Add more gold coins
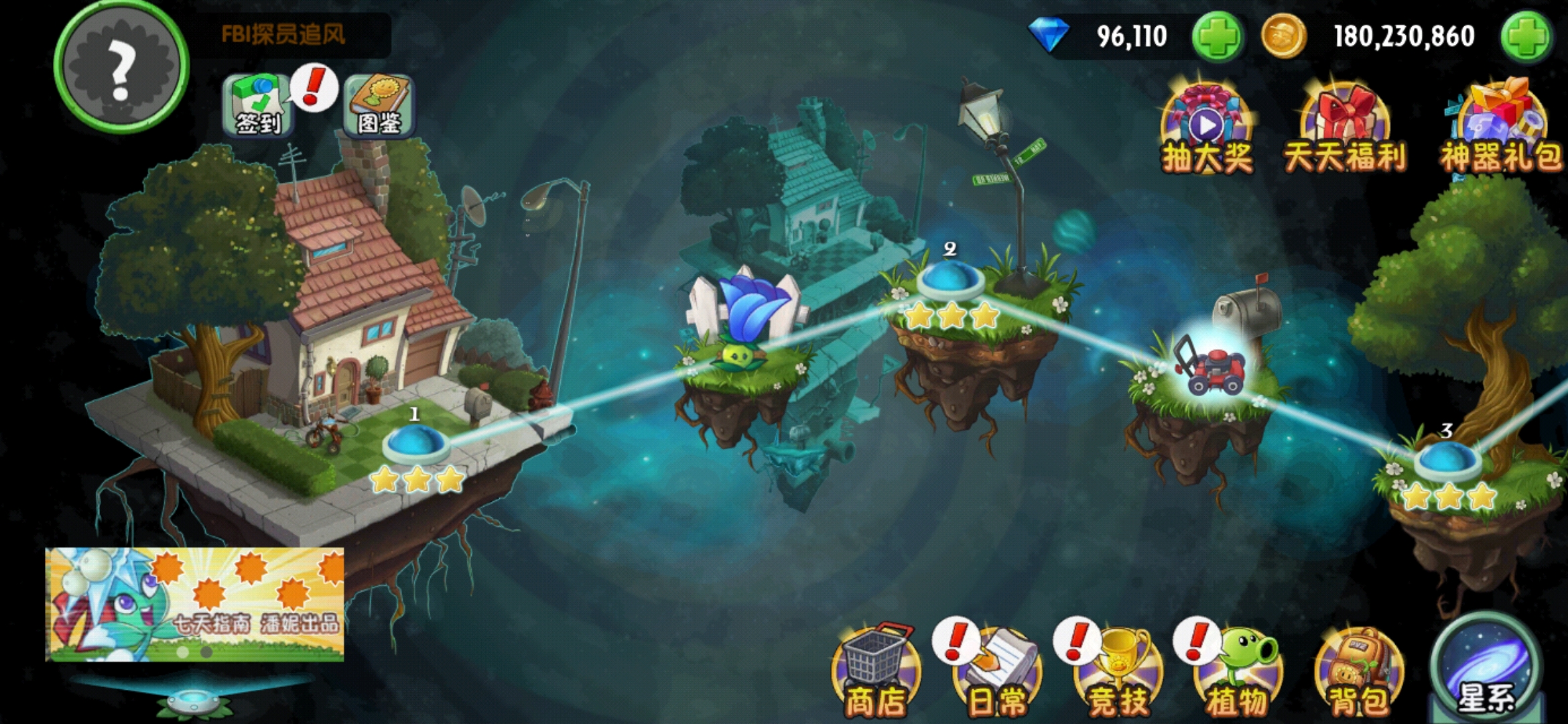The width and height of the screenshot is (1568, 724). pyautogui.click(x=1525, y=36)
